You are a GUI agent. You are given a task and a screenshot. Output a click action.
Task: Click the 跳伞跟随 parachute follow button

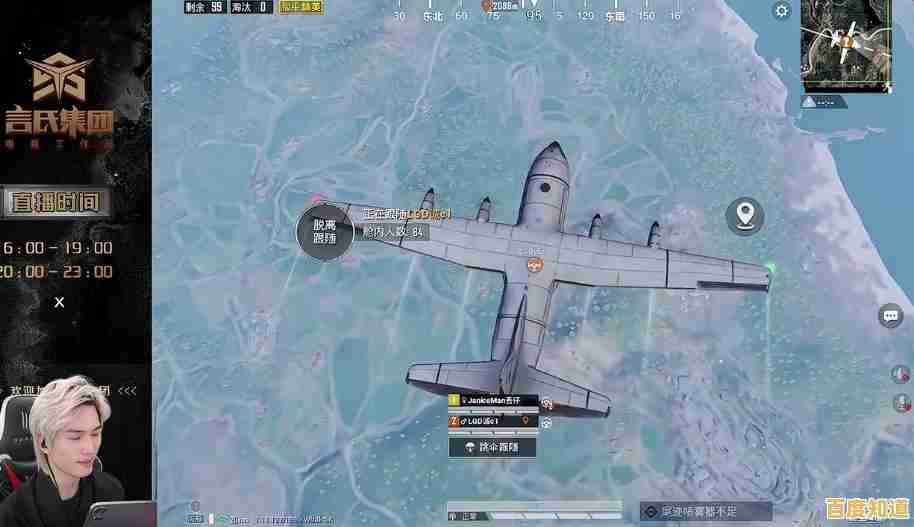pyautogui.click(x=493, y=447)
